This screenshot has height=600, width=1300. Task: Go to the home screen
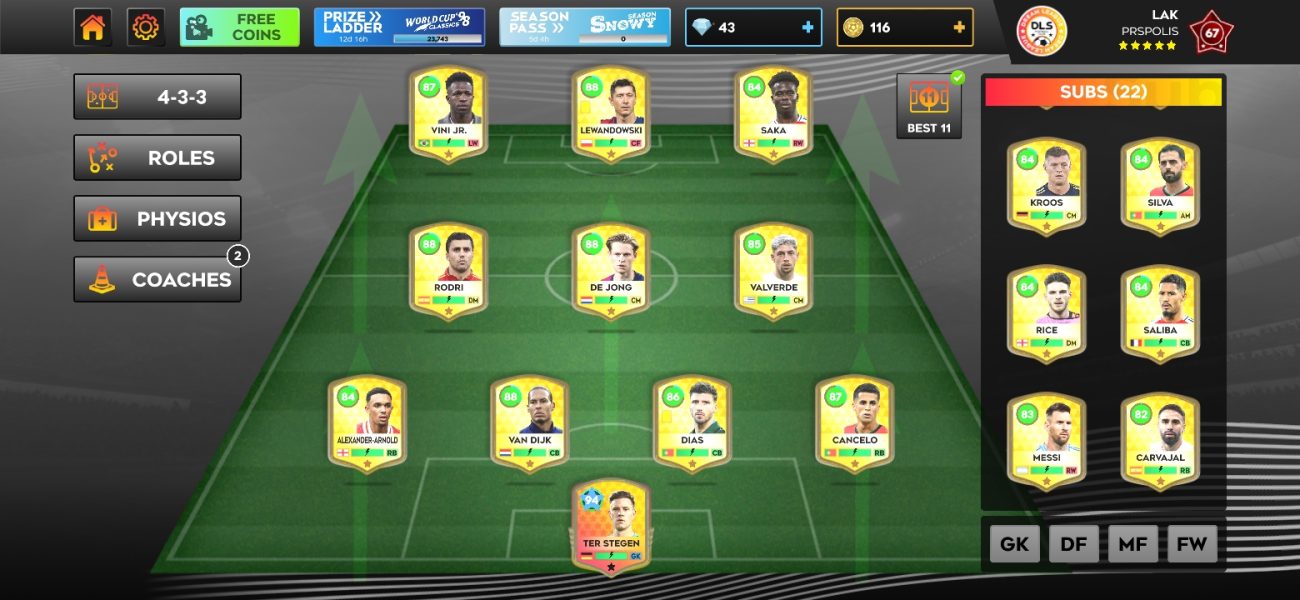click(x=92, y=27)
